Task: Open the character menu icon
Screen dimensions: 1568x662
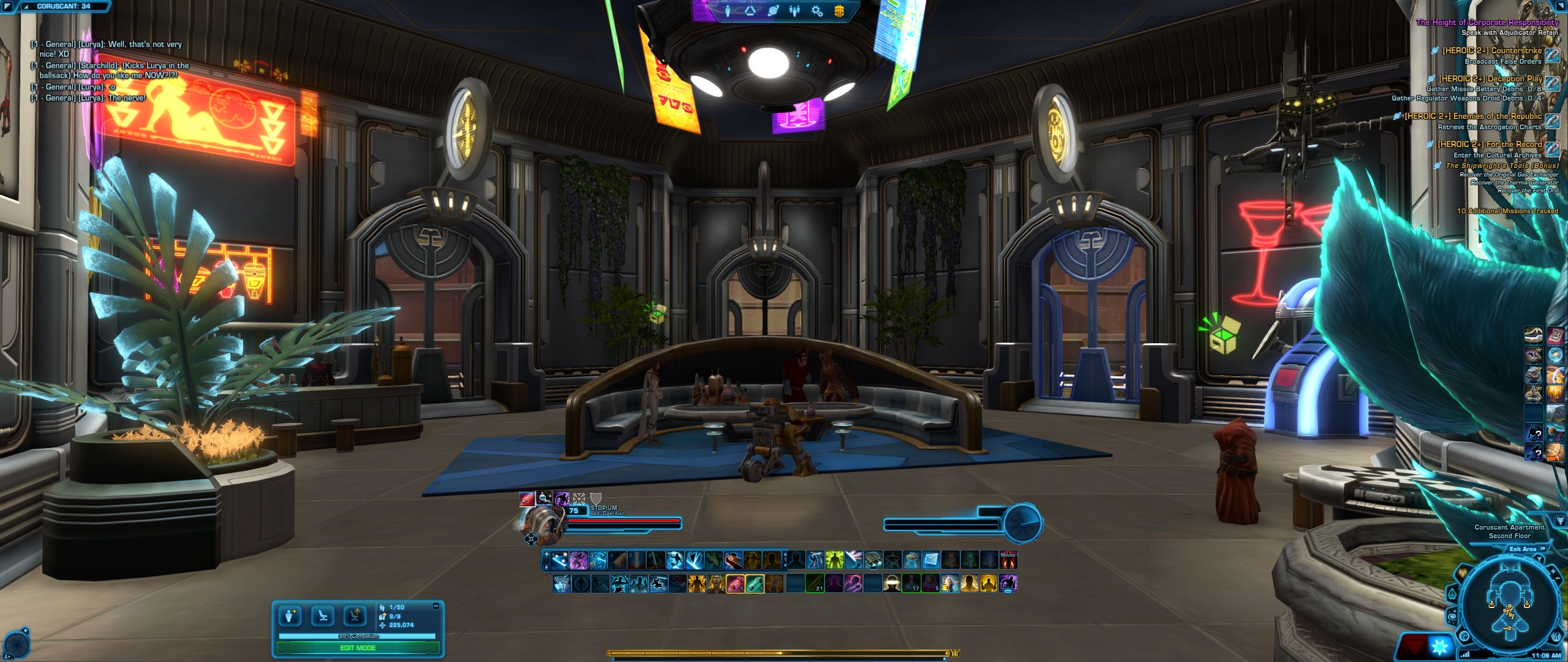Action: (728, 10)
